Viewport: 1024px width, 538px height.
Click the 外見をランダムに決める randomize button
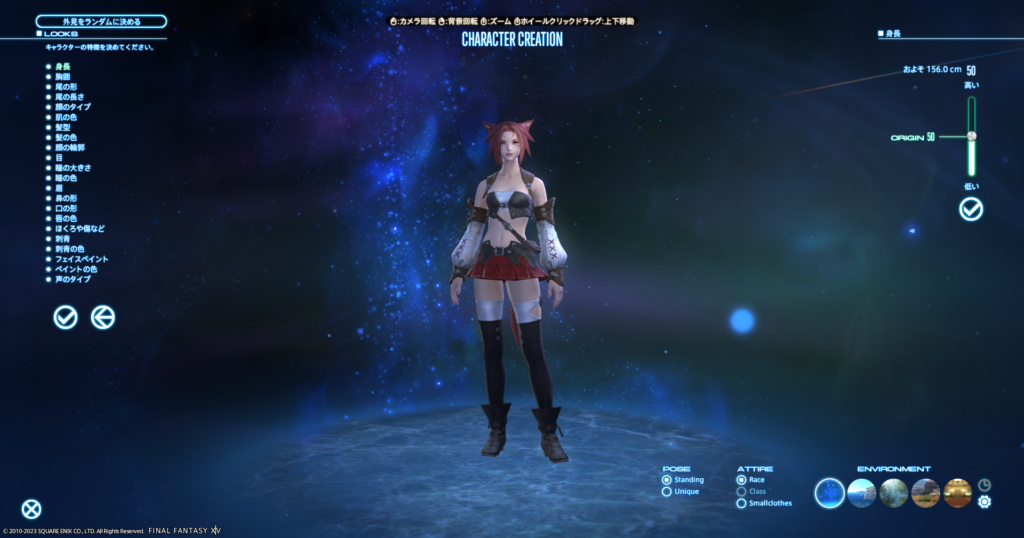pos(101,21)
